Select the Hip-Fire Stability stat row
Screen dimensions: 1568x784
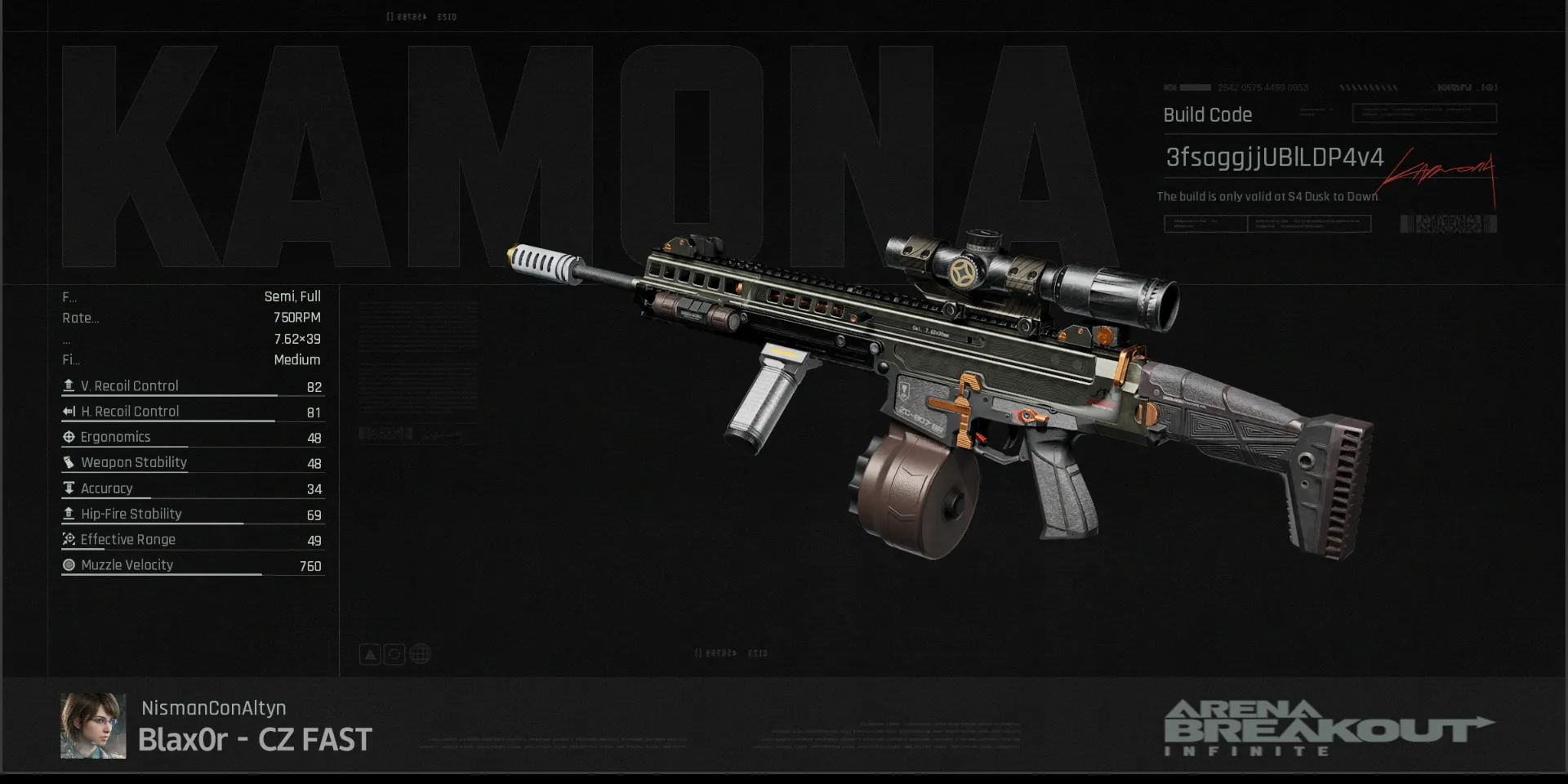(193, 514)
